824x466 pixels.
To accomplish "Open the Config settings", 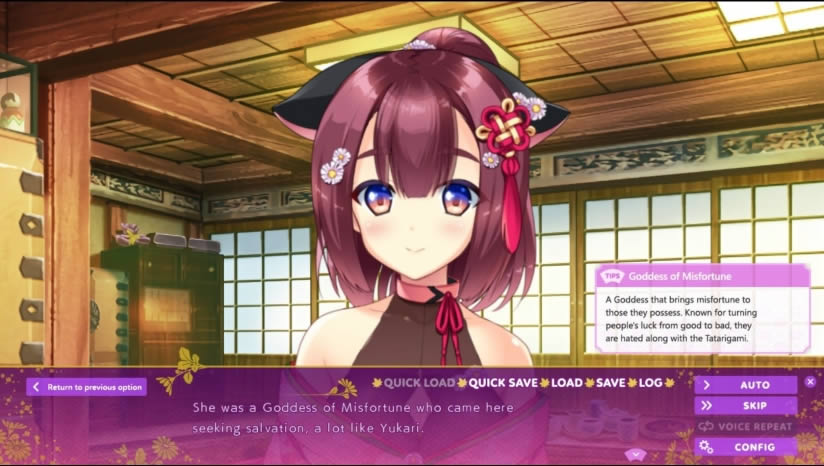I will (x=746, y=447).
